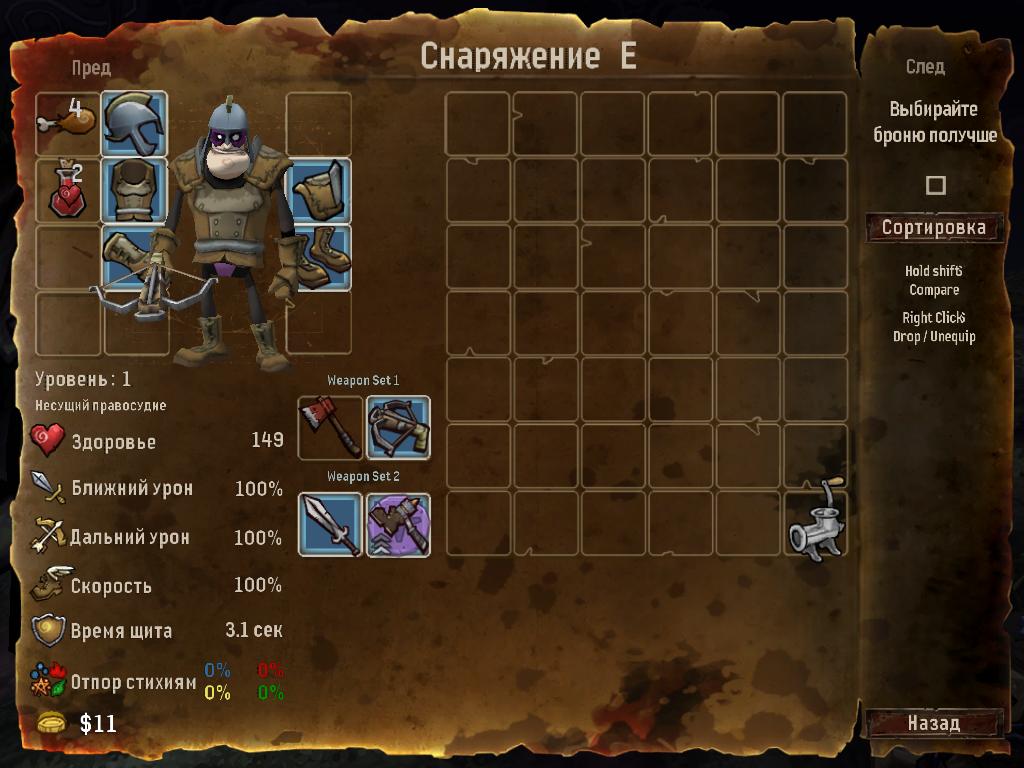Click the meat grinder icon

[816, 521]
